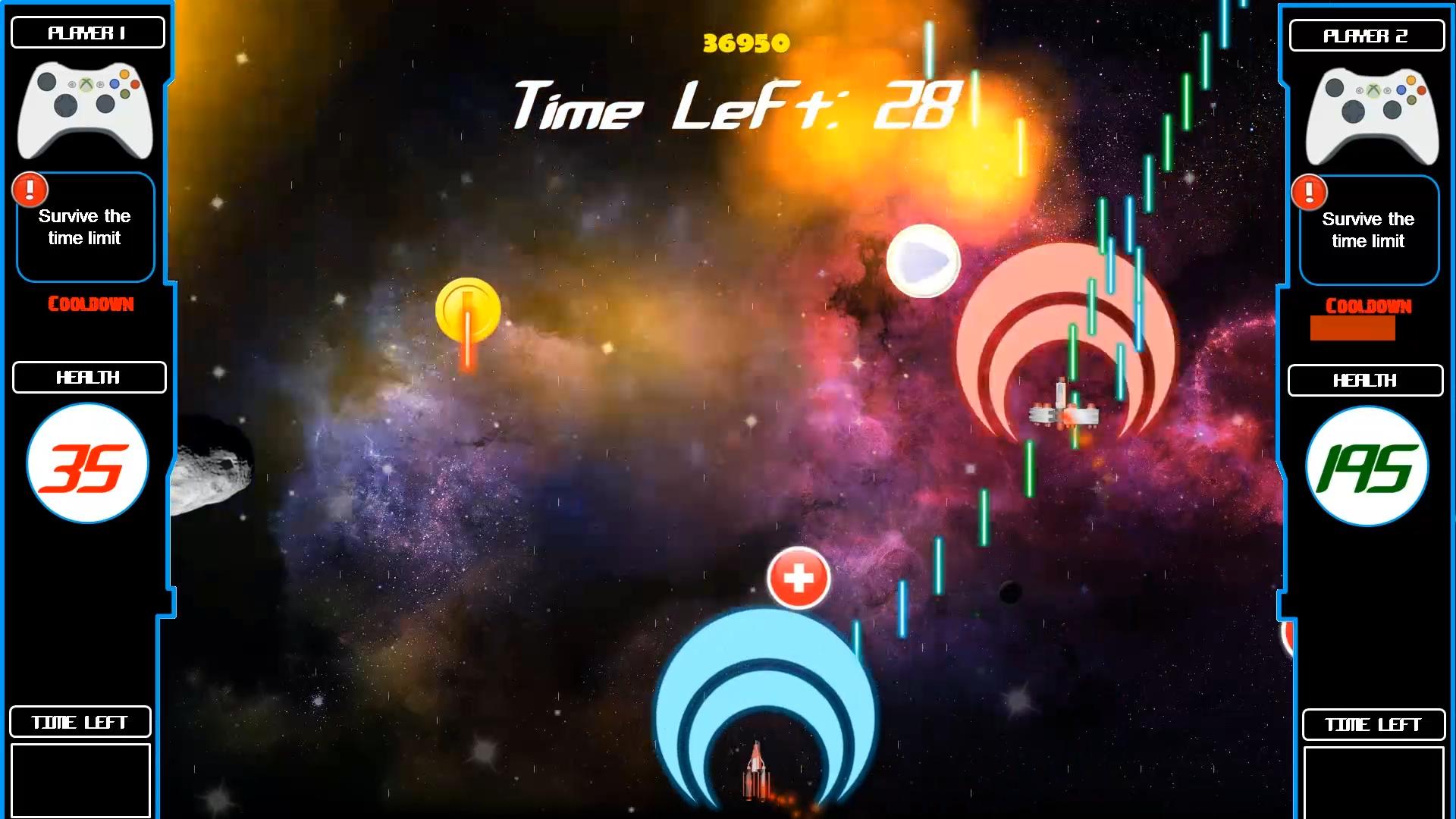This screenshot has width=1456, height=819.
Task: Click the Player 1 objective warning exclamation icon
Action: pyautogui.click(x=30, y=190)
